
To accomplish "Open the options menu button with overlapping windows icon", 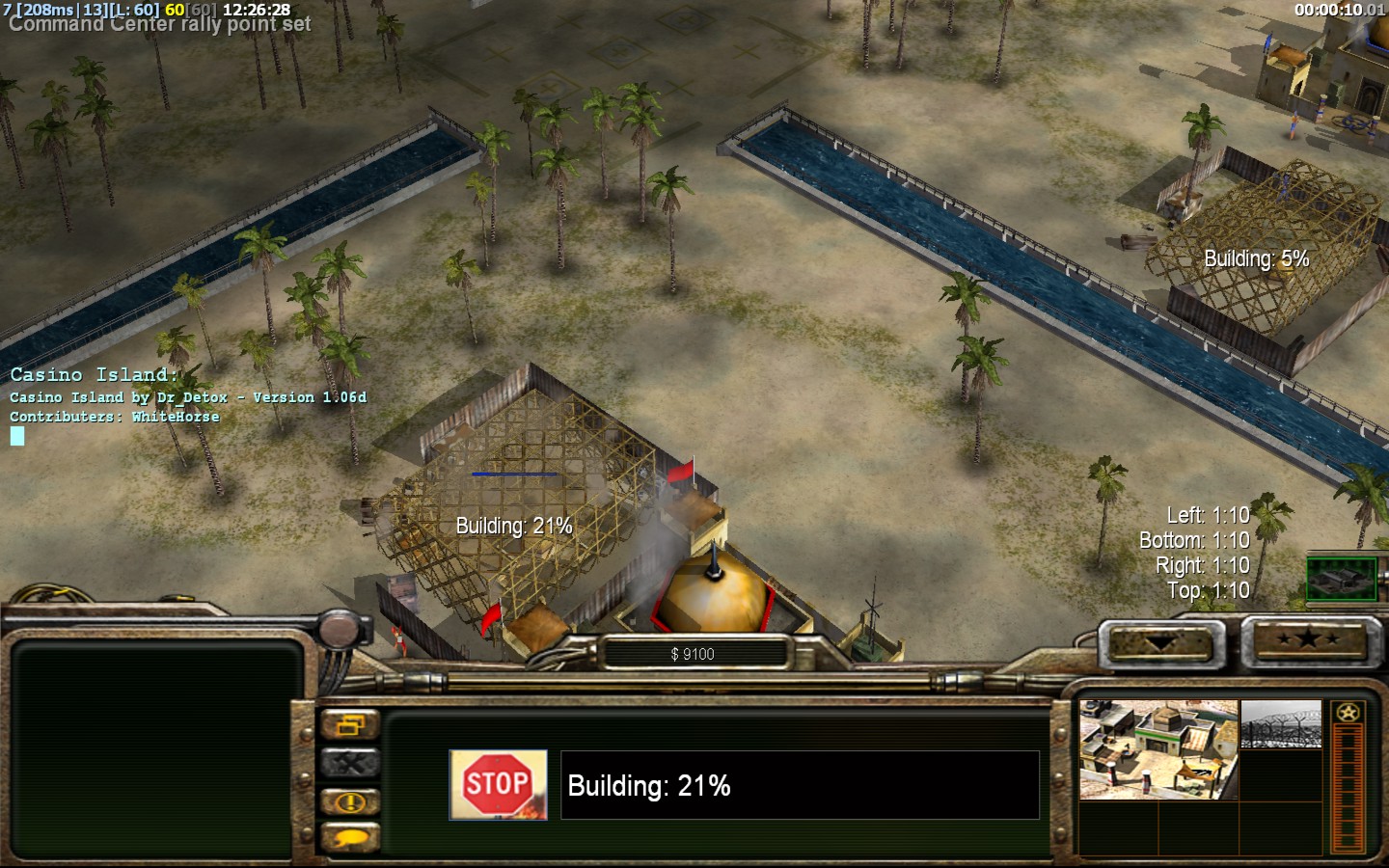I will pyautogui.click(x=349, y=725).
